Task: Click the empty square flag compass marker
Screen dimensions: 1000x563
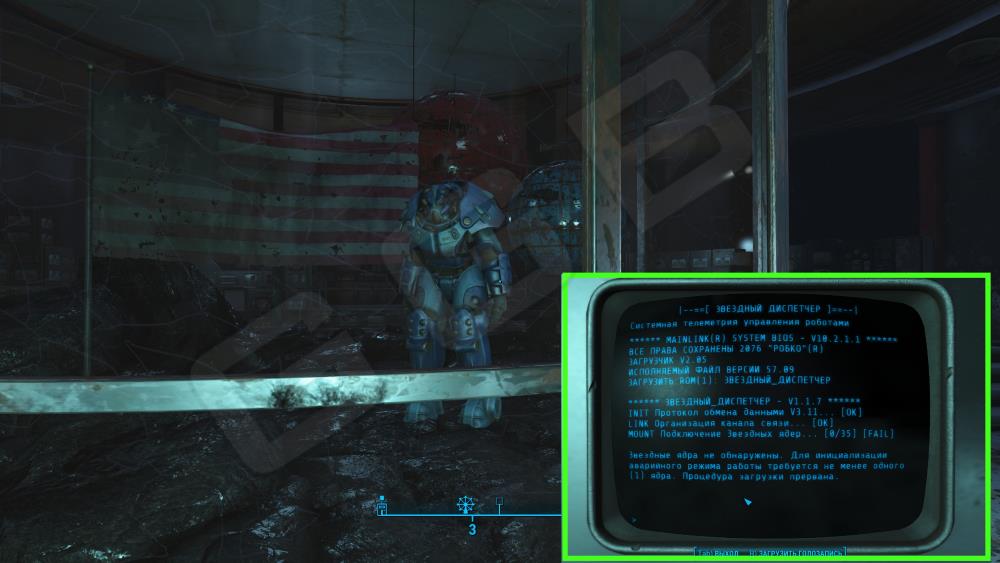Action: tap(500, 503)
